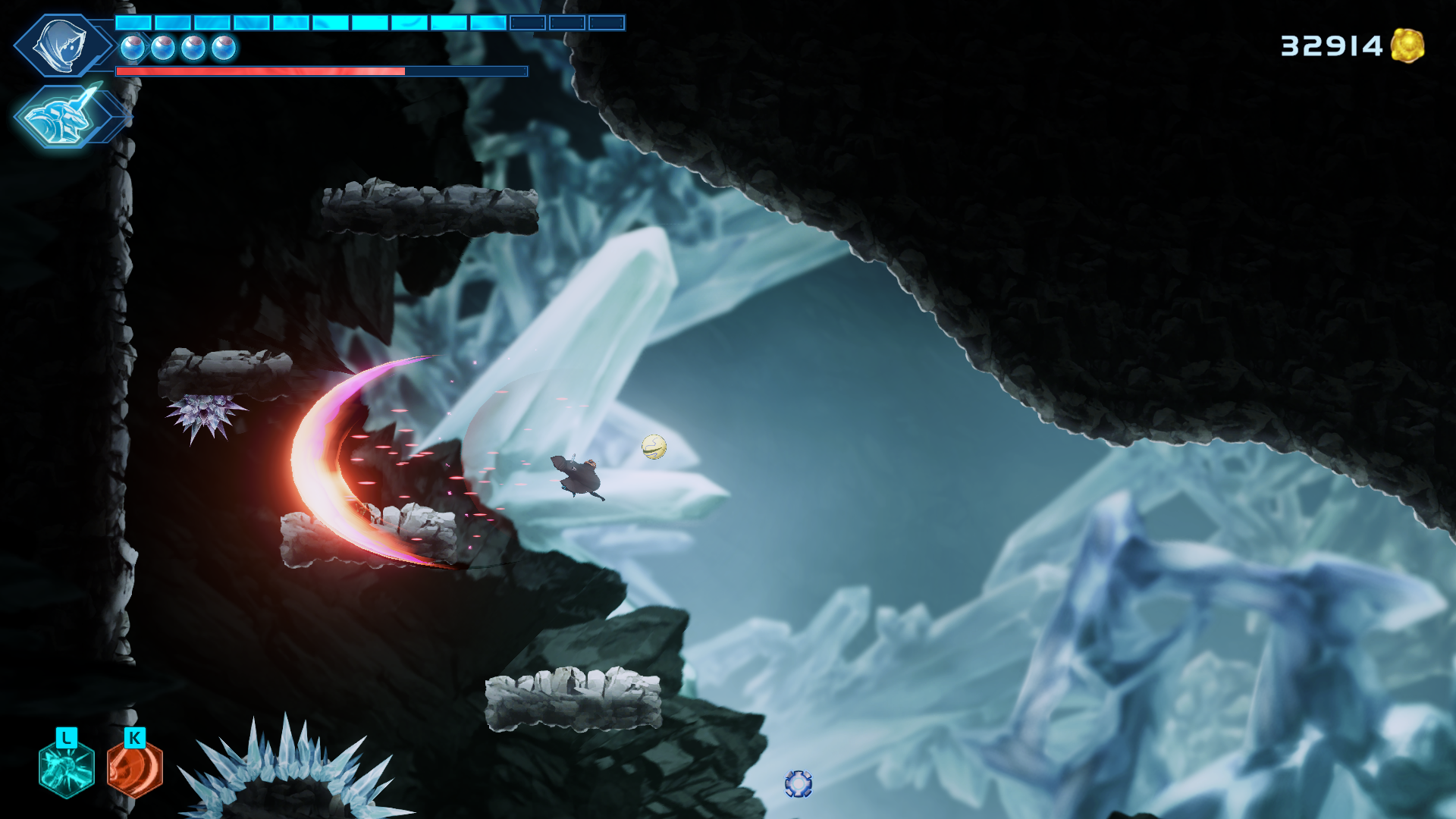This screenshot has height=819, width=1456.
Task: Click the first blue mana orb
Action: point(133,47)
